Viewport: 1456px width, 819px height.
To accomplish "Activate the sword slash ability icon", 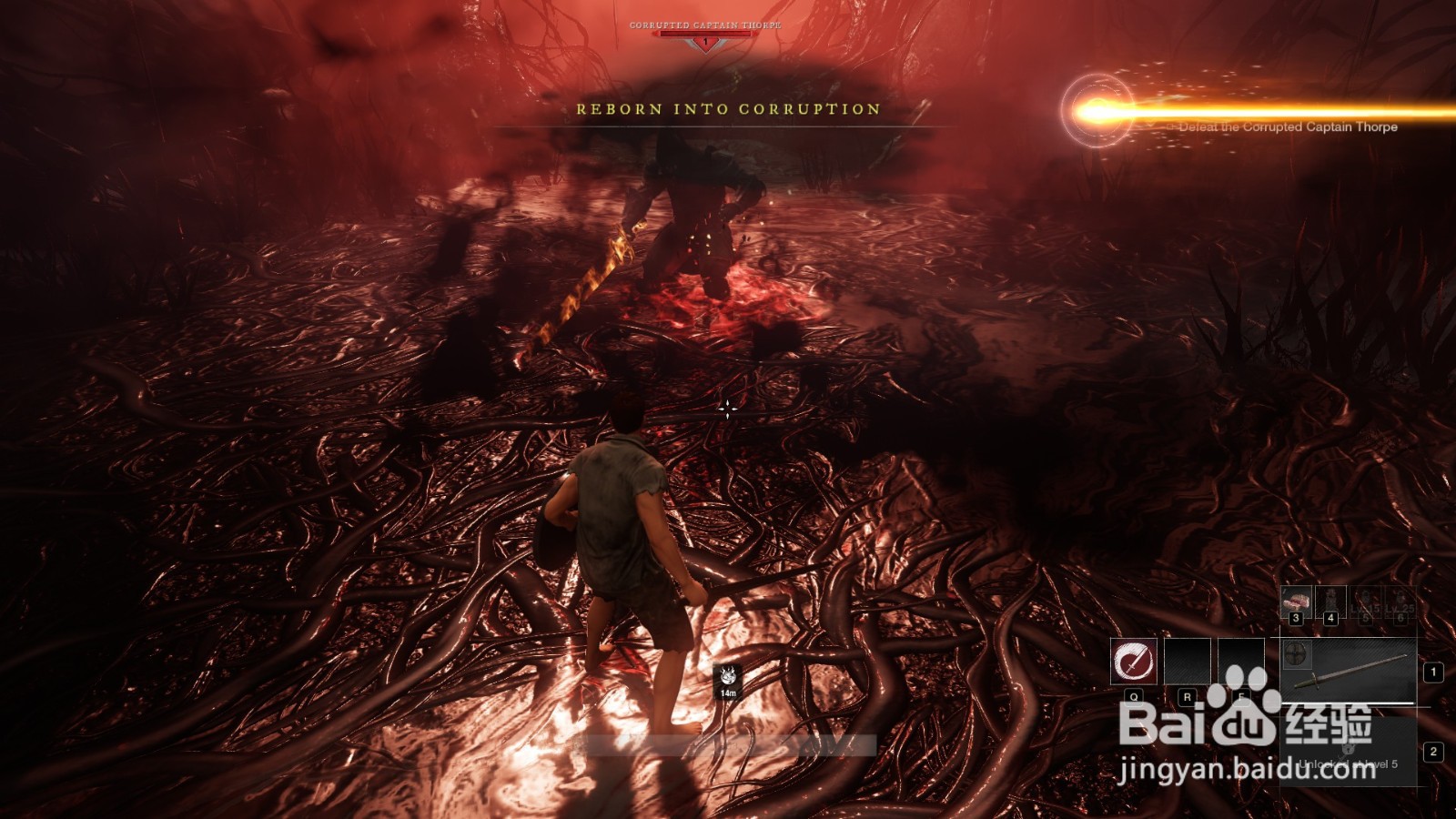I will coord(1133,661).
